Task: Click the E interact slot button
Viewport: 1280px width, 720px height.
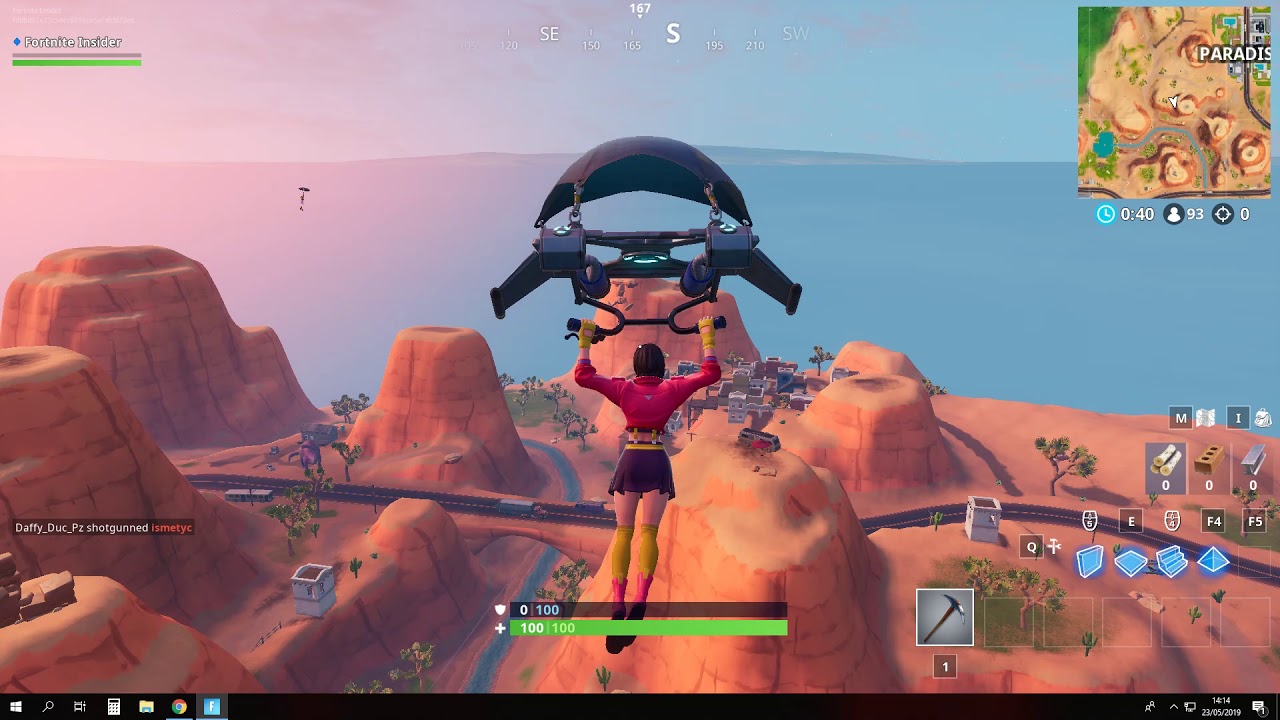Action: tap(1130, 521)
